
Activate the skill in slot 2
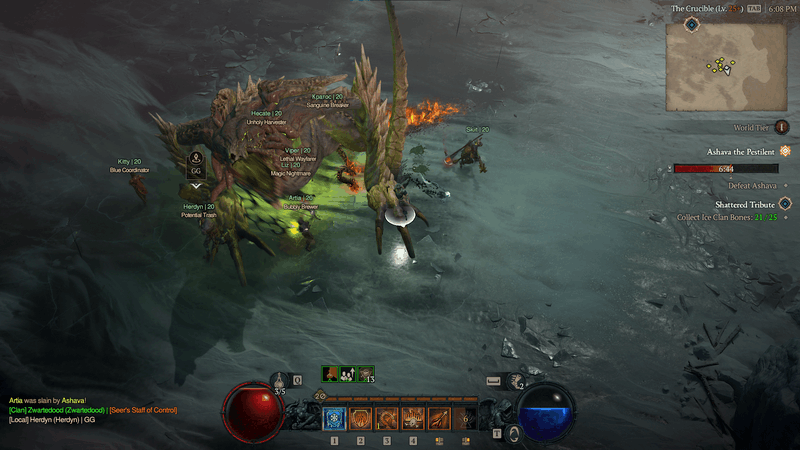(x=361, y=419)
